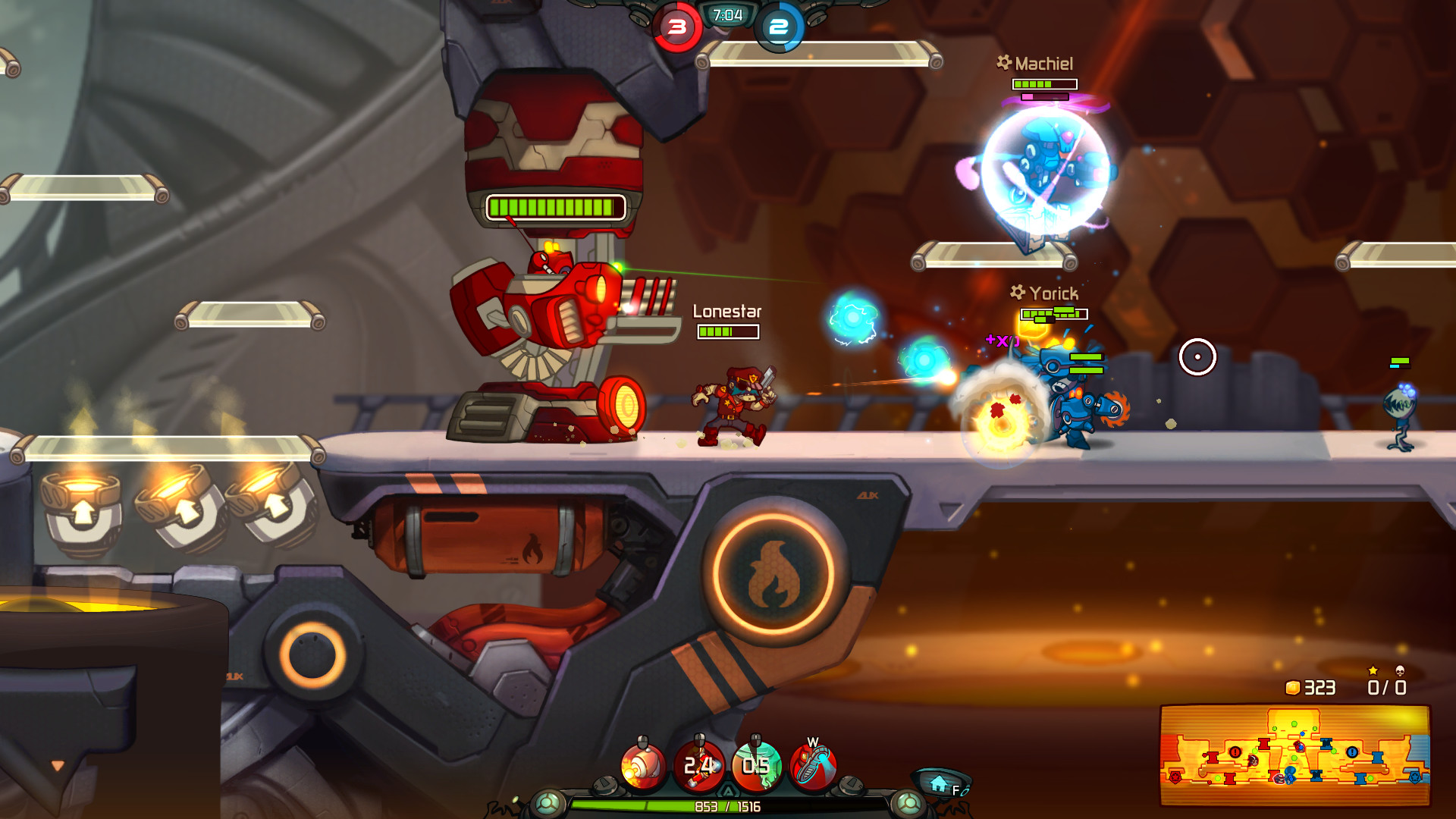Expand Machiel's nameplate above the bubble shield
The image size is (1456, 819).
(1044, 63)
